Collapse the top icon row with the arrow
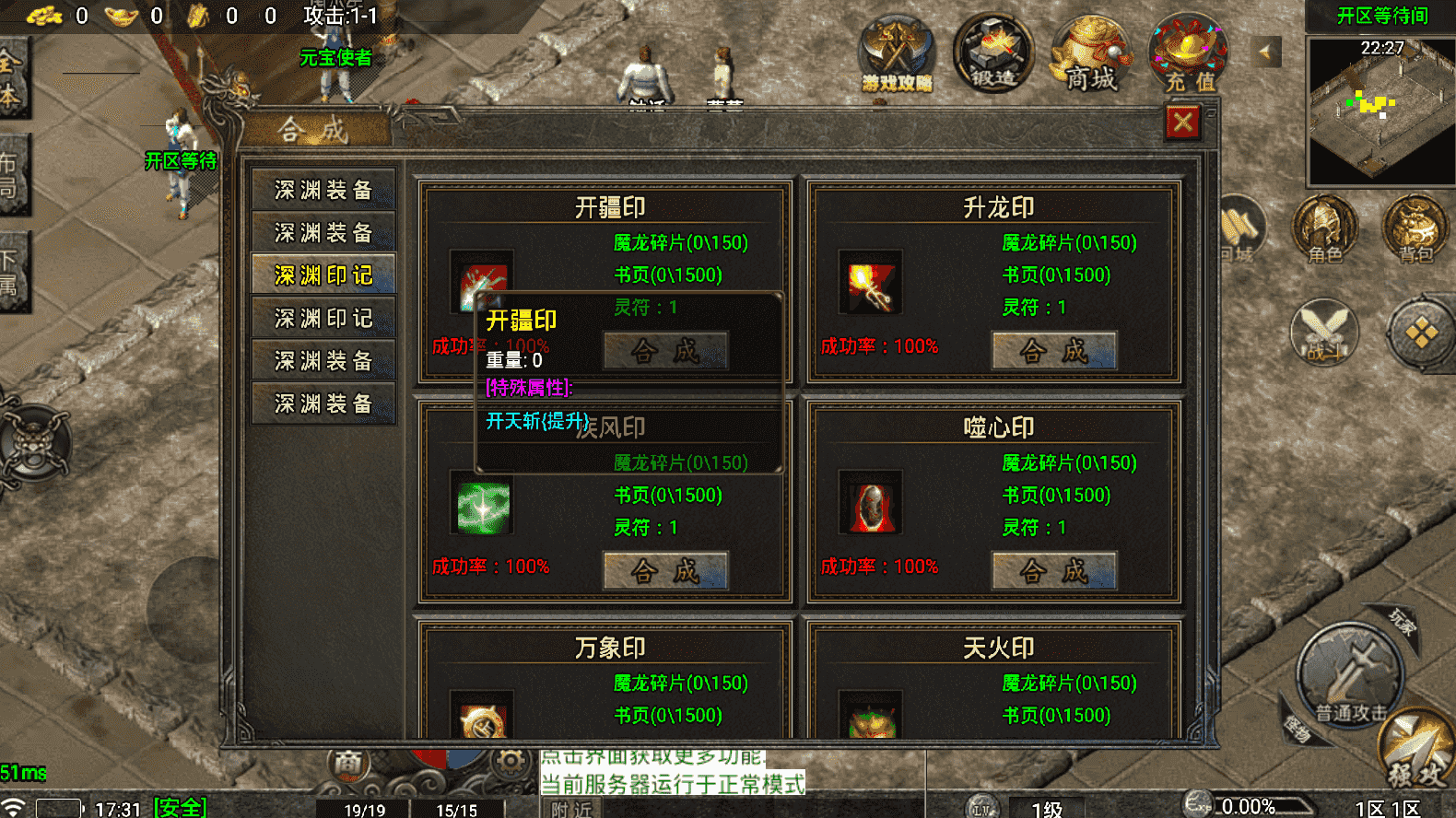 (1265, 53)
